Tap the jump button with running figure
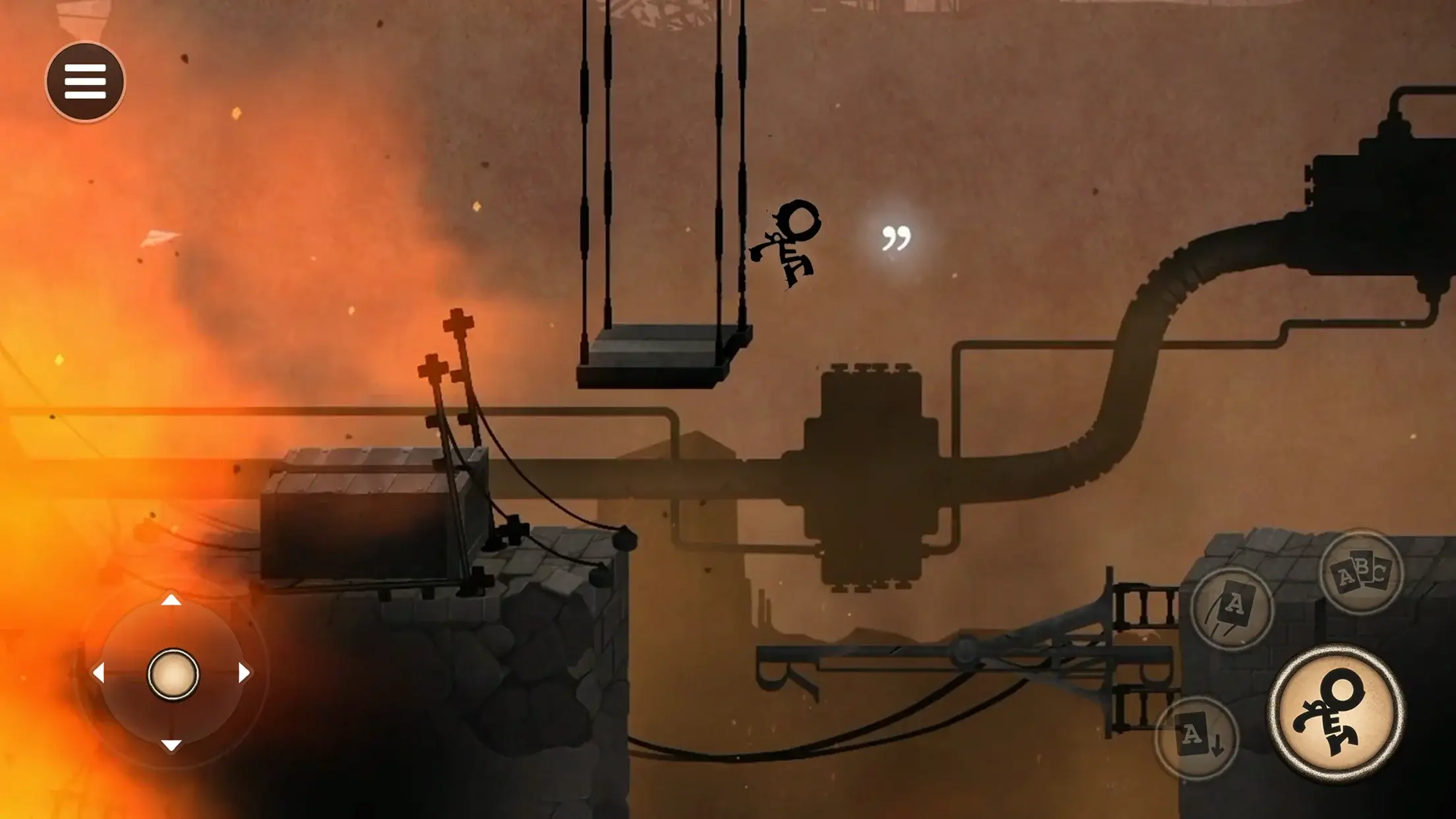This screenshot has width=1456, height=819. tap(1336, 713)
